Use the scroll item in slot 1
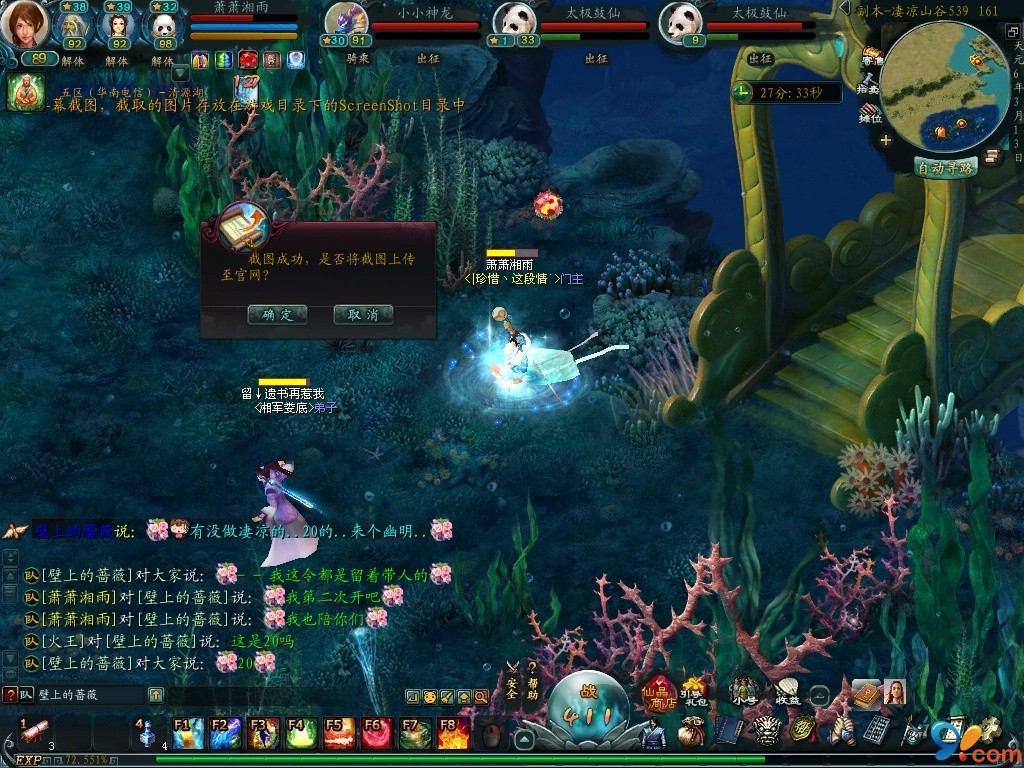 coord(36,731)
